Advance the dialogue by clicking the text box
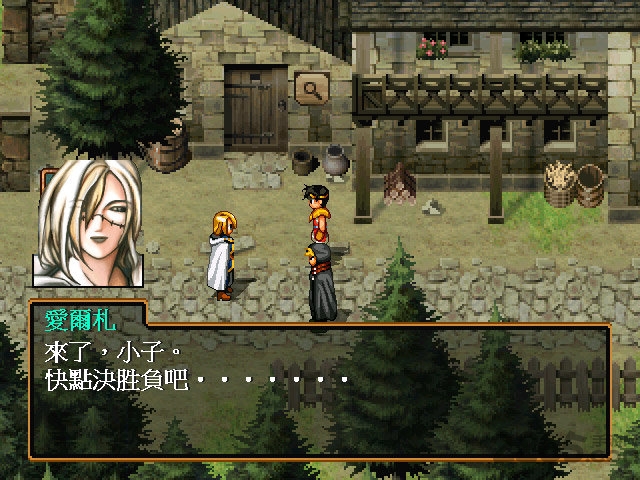Image resolution: width=640 pixels, height=480 pixels. [x=320, y=390]
